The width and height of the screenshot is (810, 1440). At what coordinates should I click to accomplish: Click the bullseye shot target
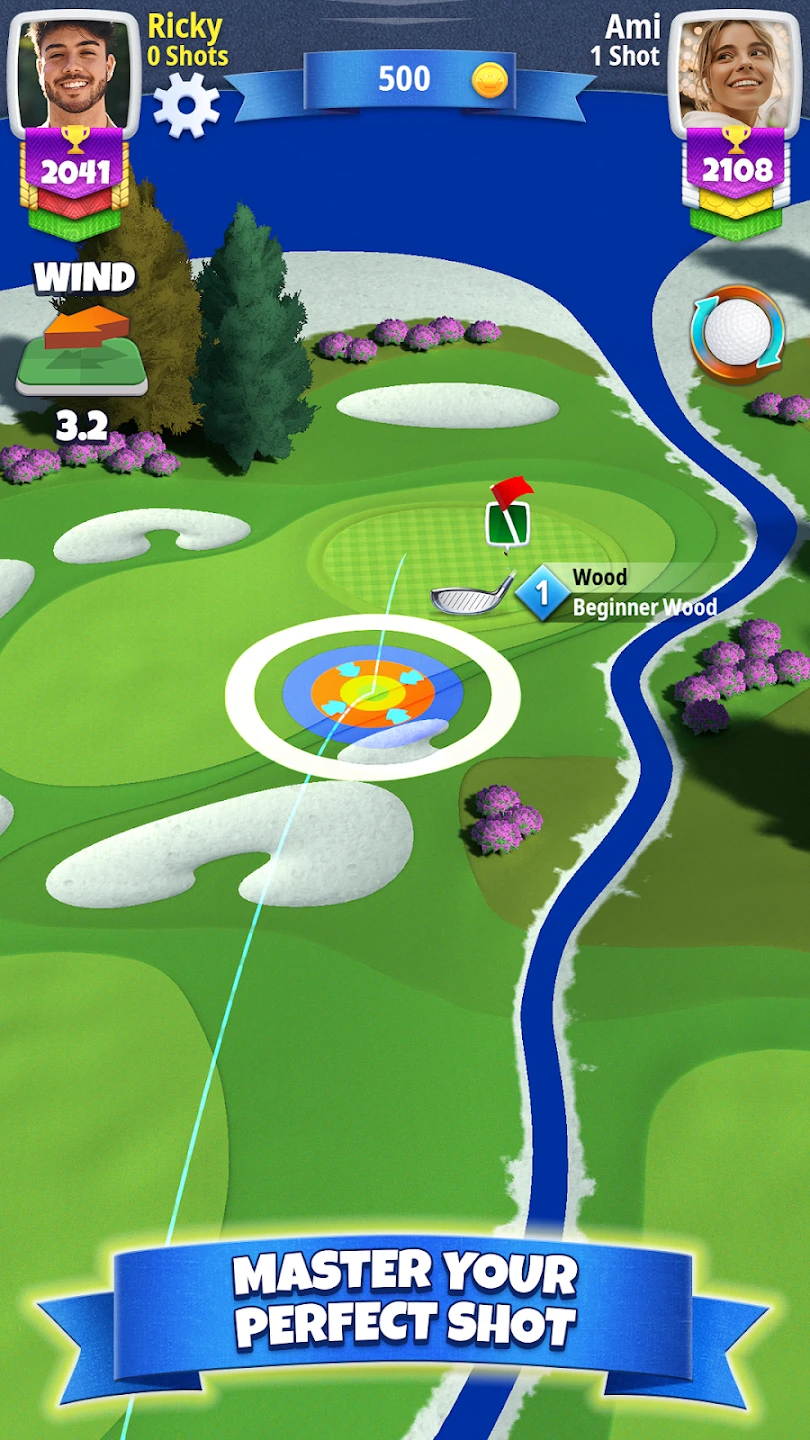click(372, 691)
